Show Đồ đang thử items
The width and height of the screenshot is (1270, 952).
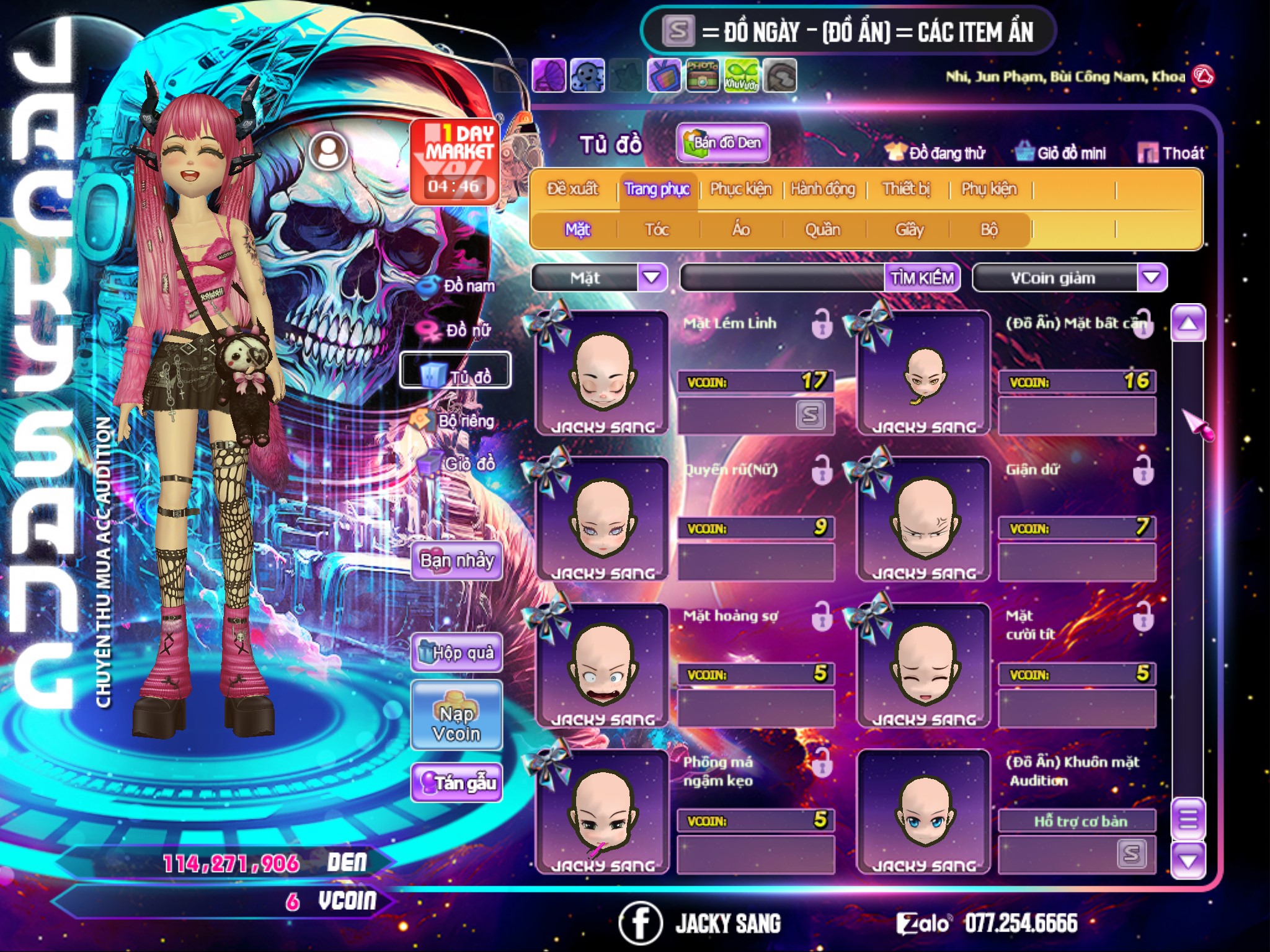pos(936,153)
